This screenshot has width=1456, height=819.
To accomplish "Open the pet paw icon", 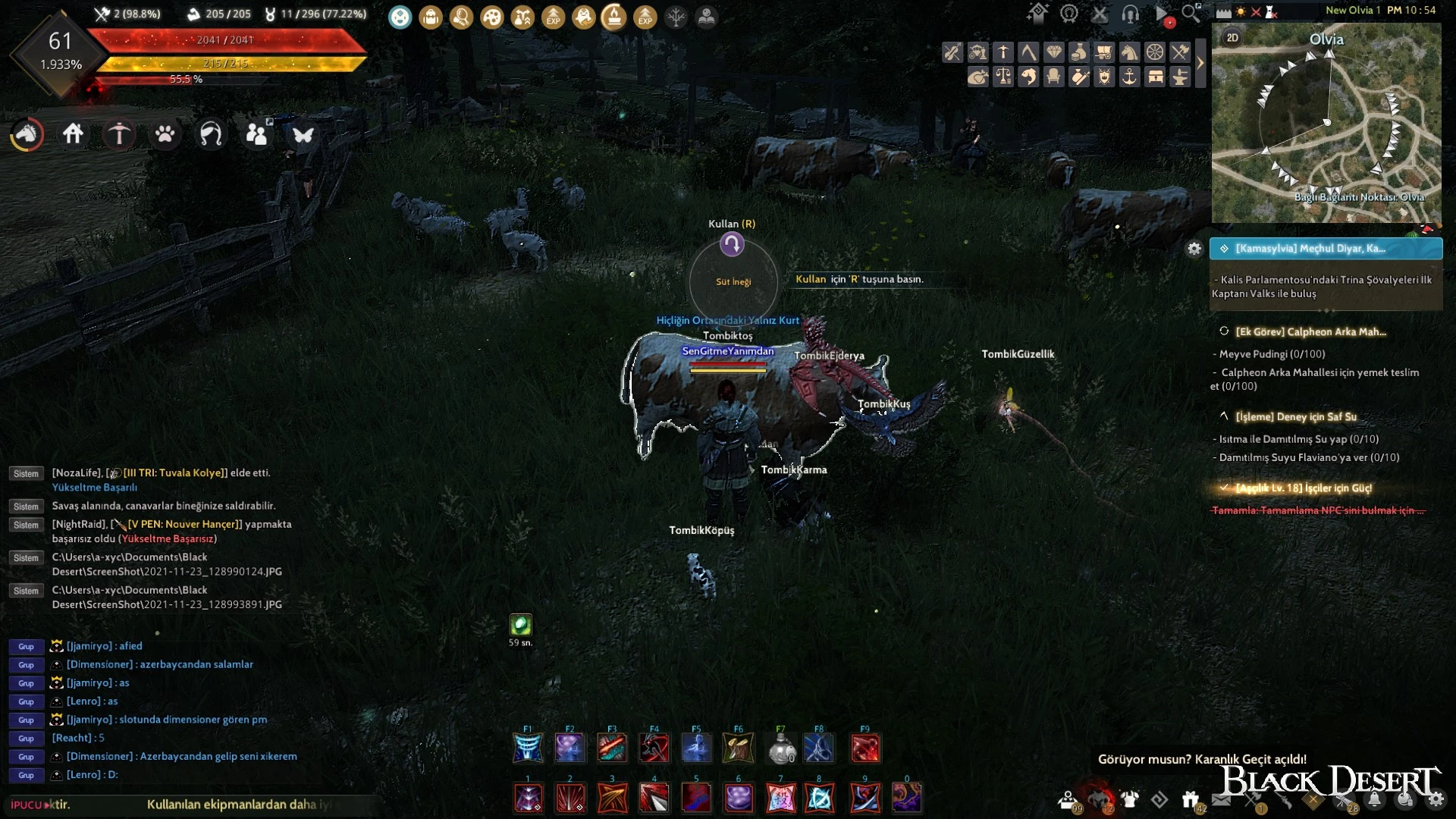I will 165,134.
